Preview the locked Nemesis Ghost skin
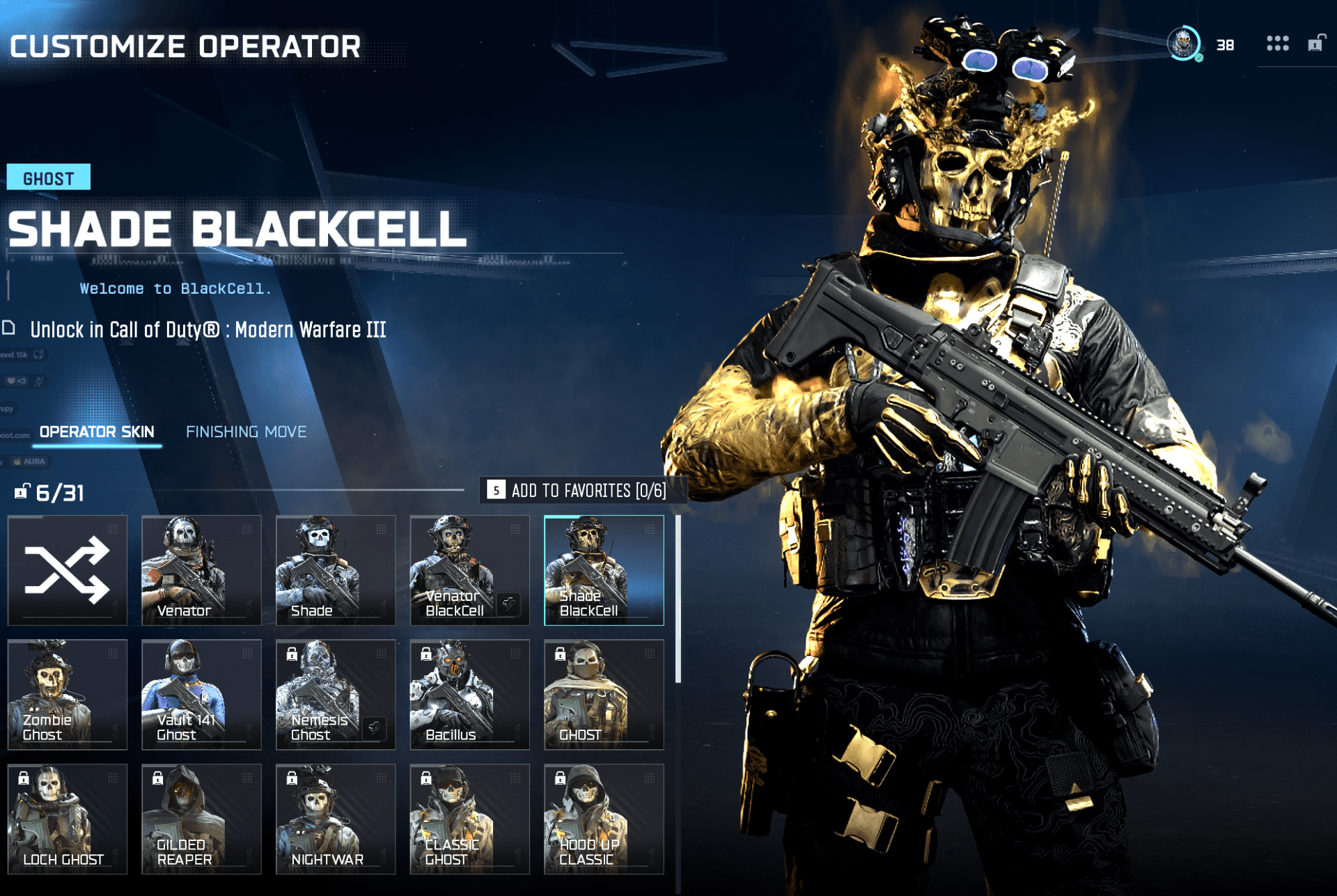Viewport: 1337px width, 896px height. click(336, 694)
